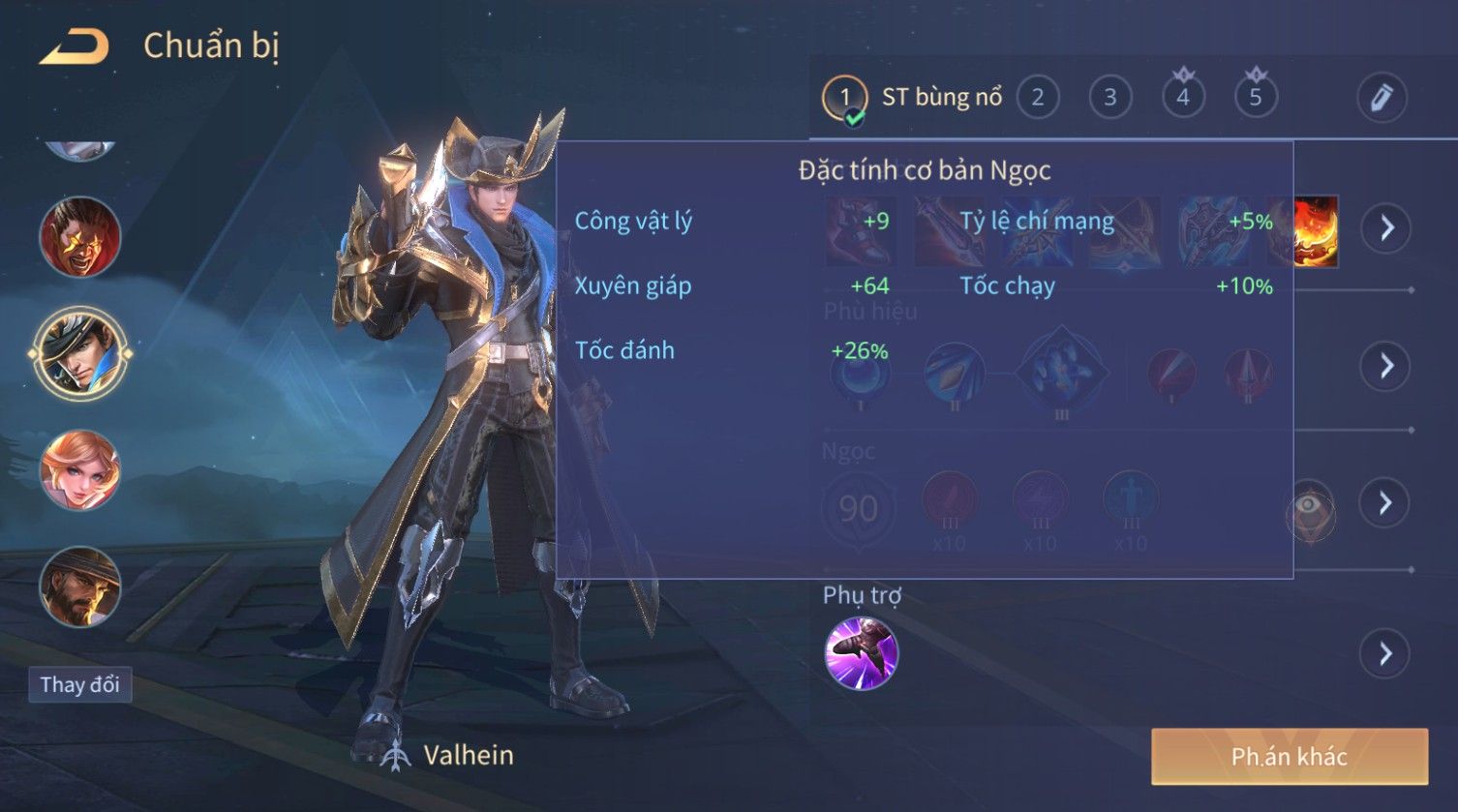Pick the orange-haired female hero portrait
The image size is (1458, 812).
click(79, 470)
